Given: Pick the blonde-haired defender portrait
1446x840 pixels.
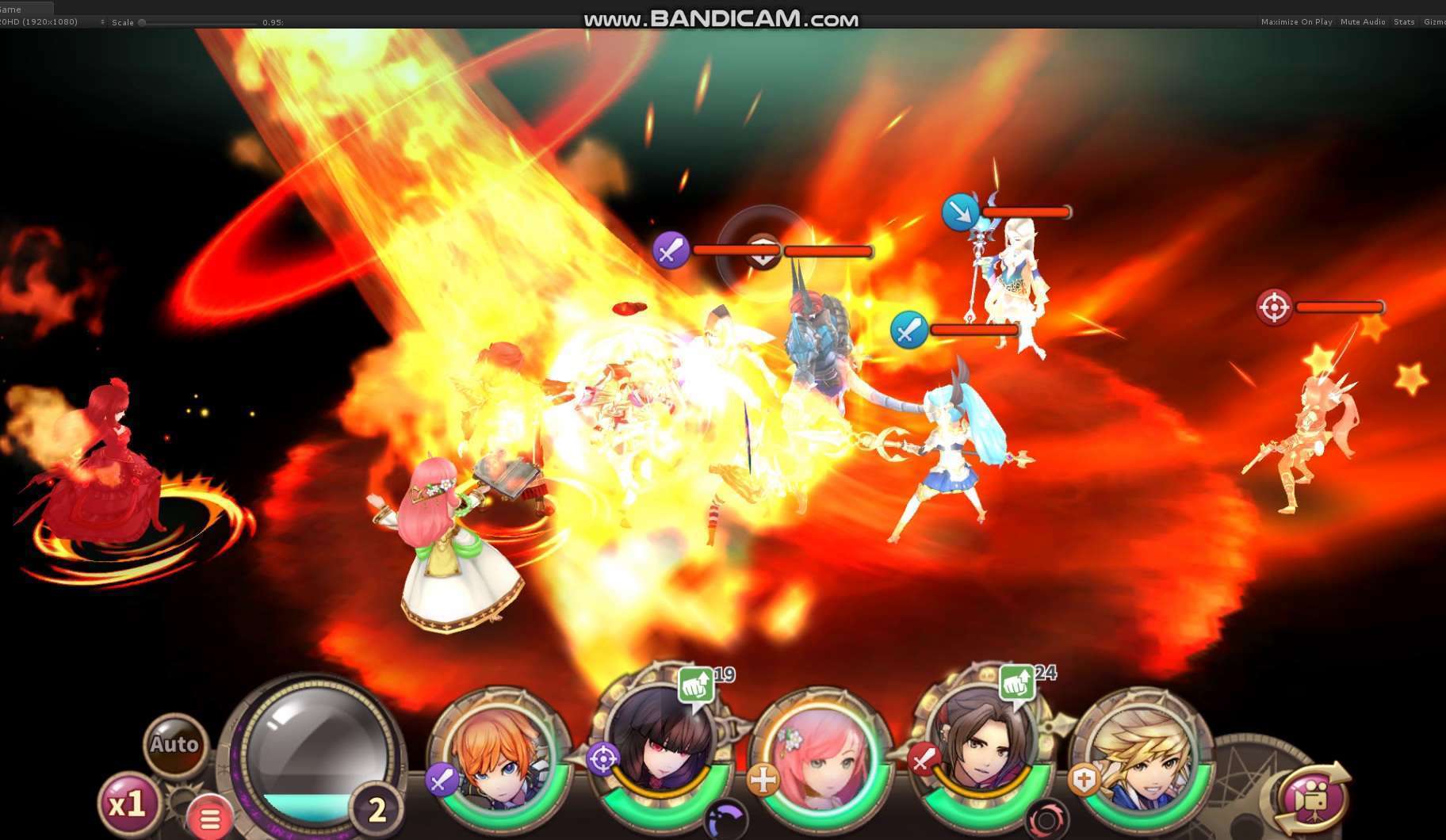Looking at the screenshot, I should [x=1143, y=759].
